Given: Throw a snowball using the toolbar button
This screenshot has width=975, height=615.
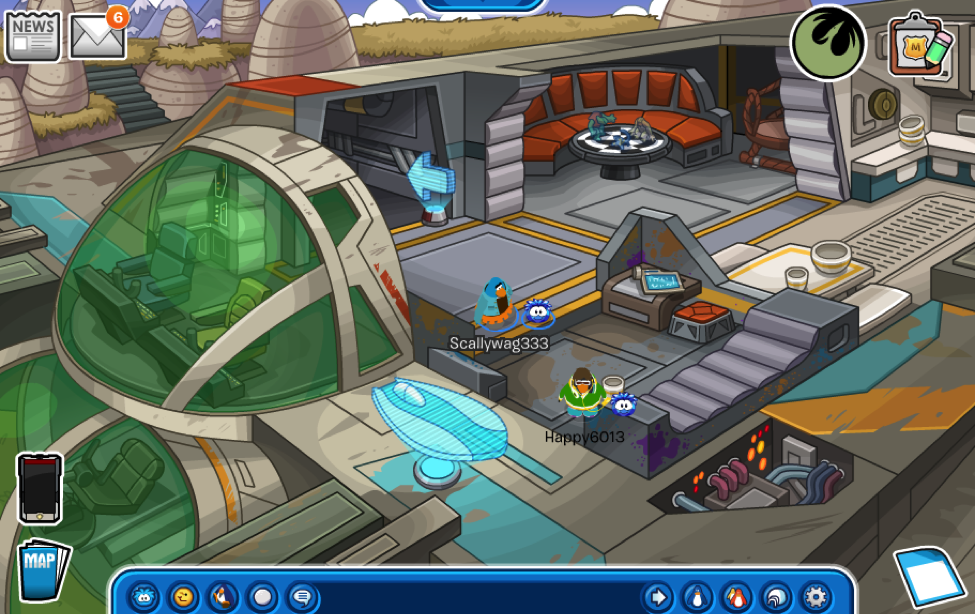Looking at the screenshot, I should click(262, 597).
